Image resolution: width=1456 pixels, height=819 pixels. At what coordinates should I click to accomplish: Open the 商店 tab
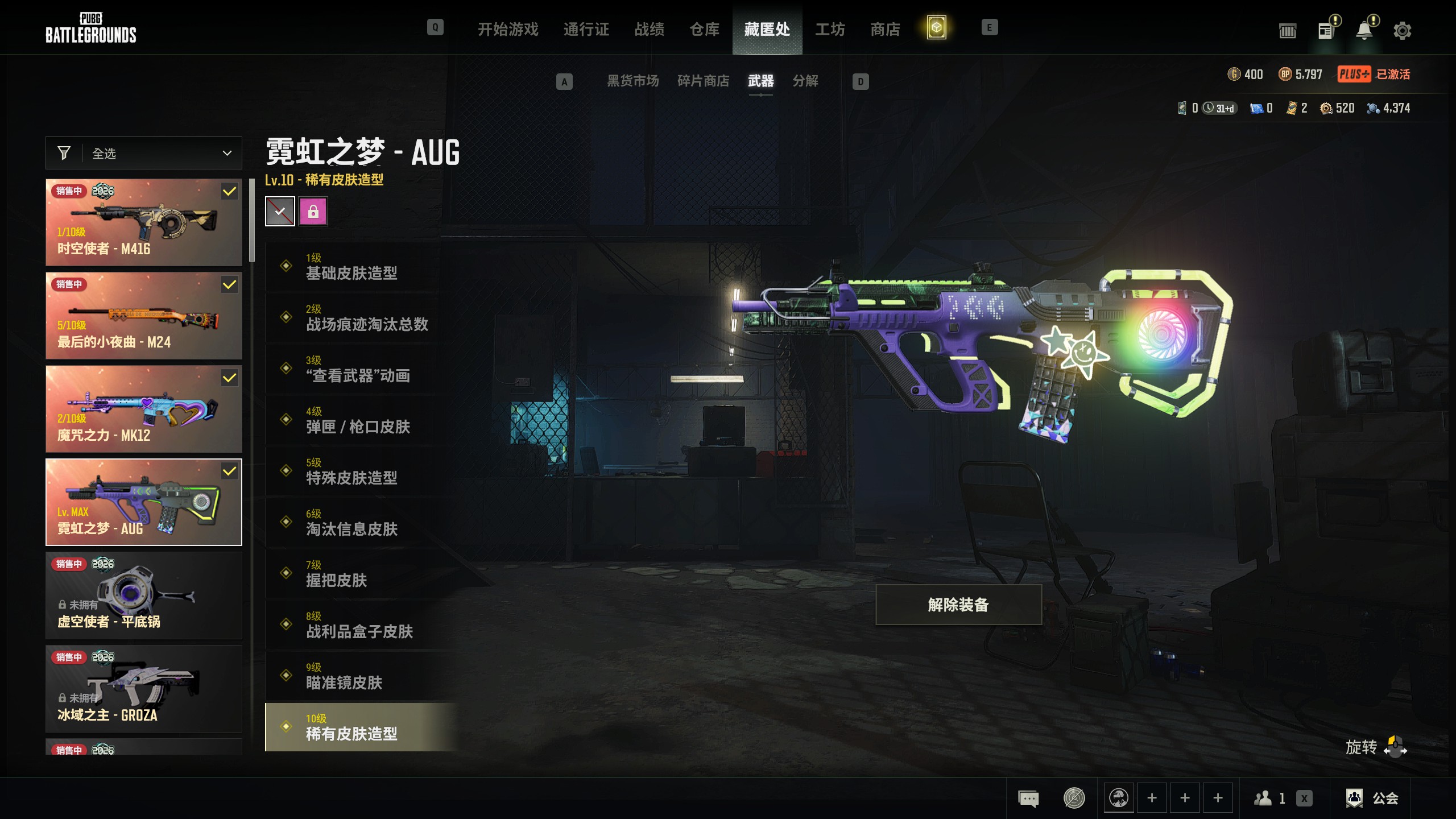click(885, 29)
